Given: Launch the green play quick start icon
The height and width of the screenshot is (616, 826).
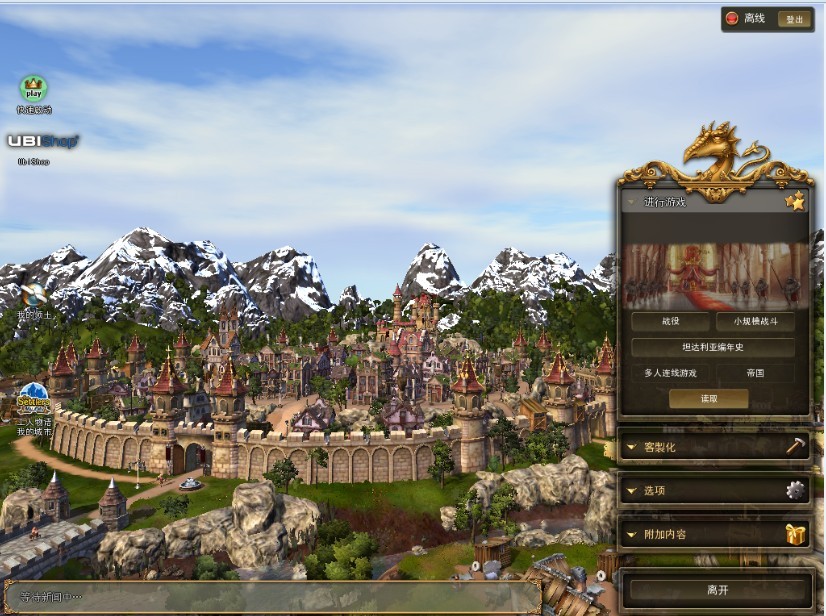Looking at the screenshot, I should 34,89.
